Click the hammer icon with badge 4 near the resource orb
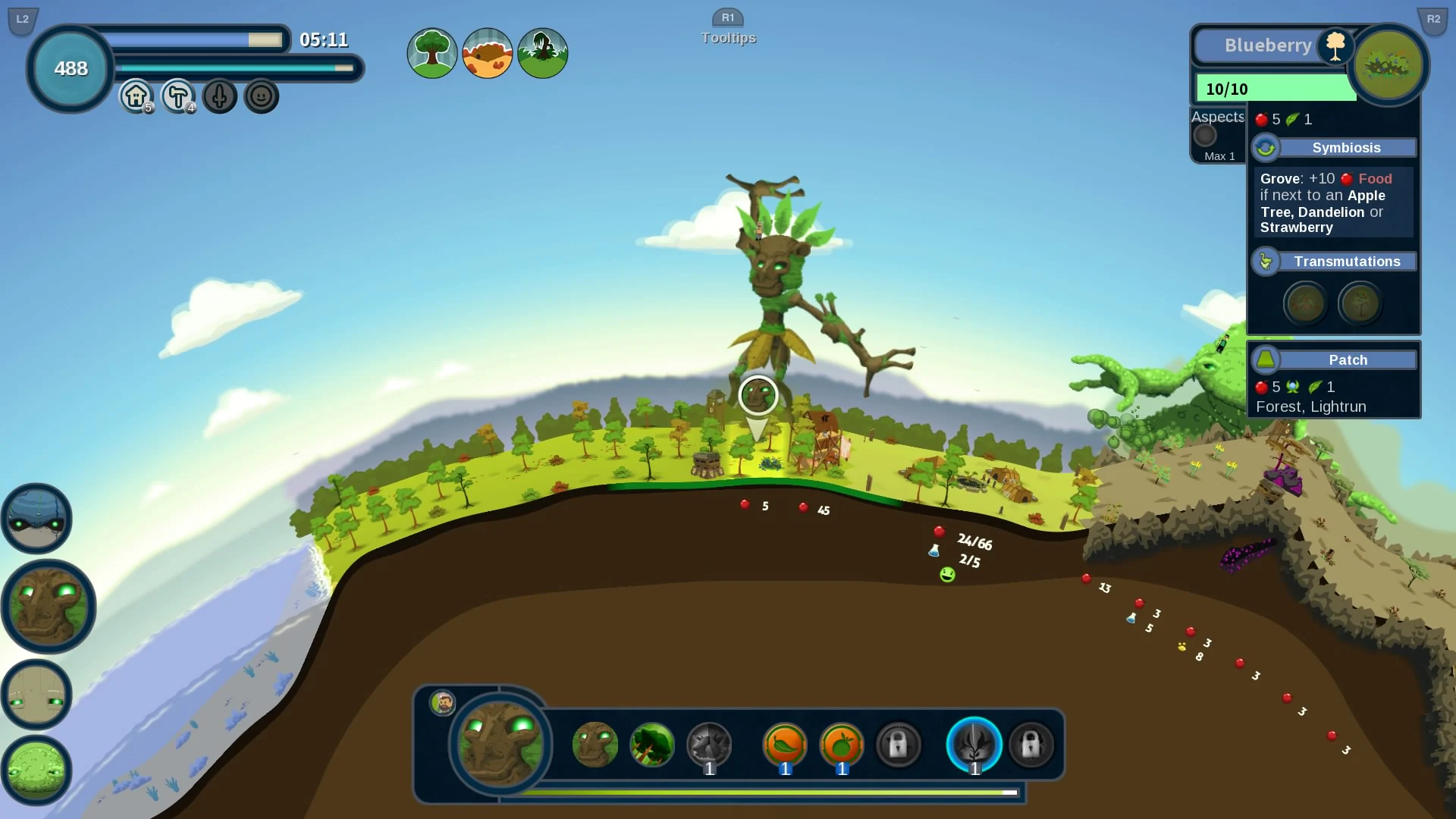Screen dimensions: 1456x819 click(177, 96)
